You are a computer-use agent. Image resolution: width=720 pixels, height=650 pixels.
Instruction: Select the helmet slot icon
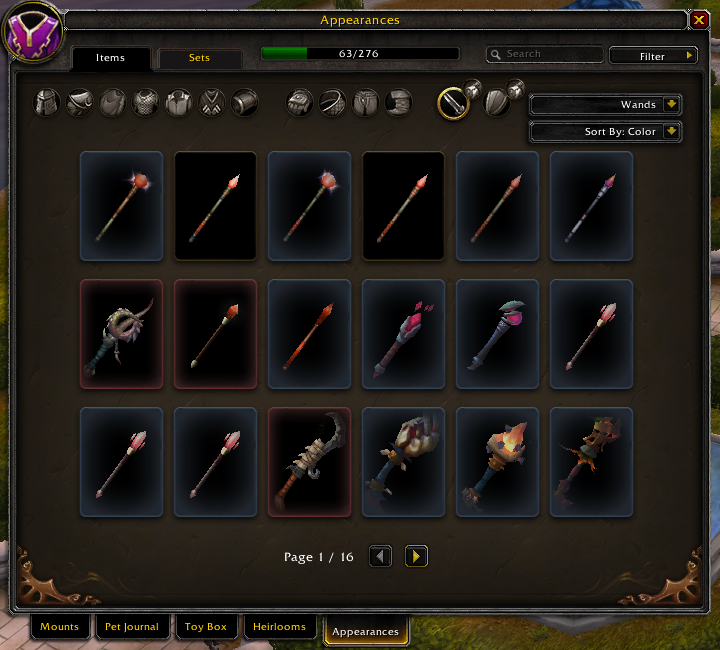[x=47, y=102]
